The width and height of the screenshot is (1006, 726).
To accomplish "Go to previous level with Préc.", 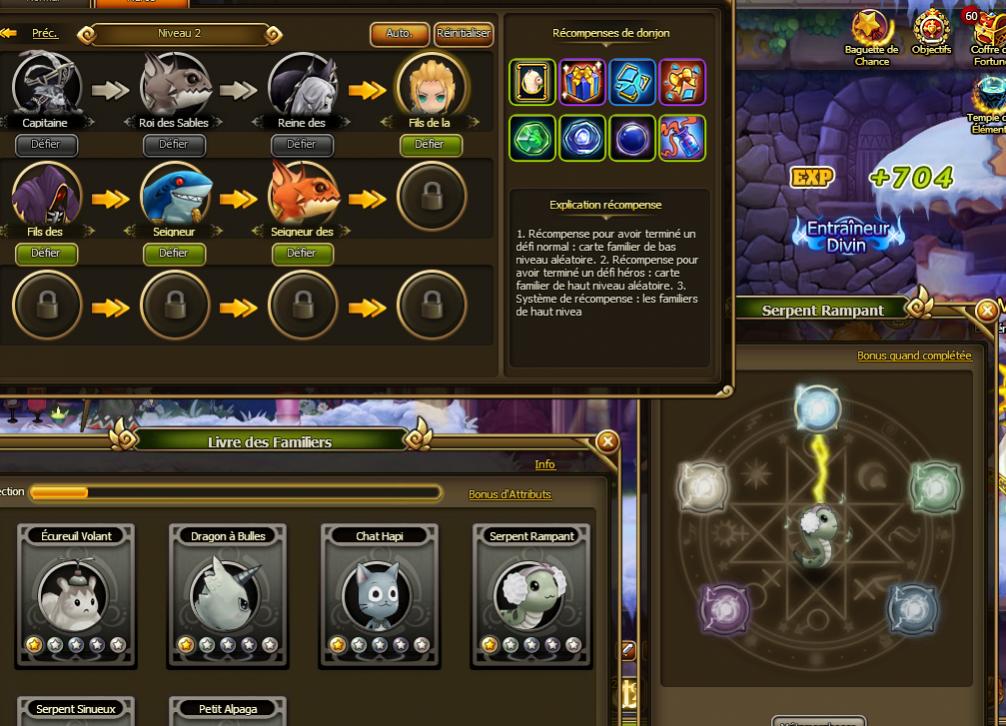I will tap(45, 33).
